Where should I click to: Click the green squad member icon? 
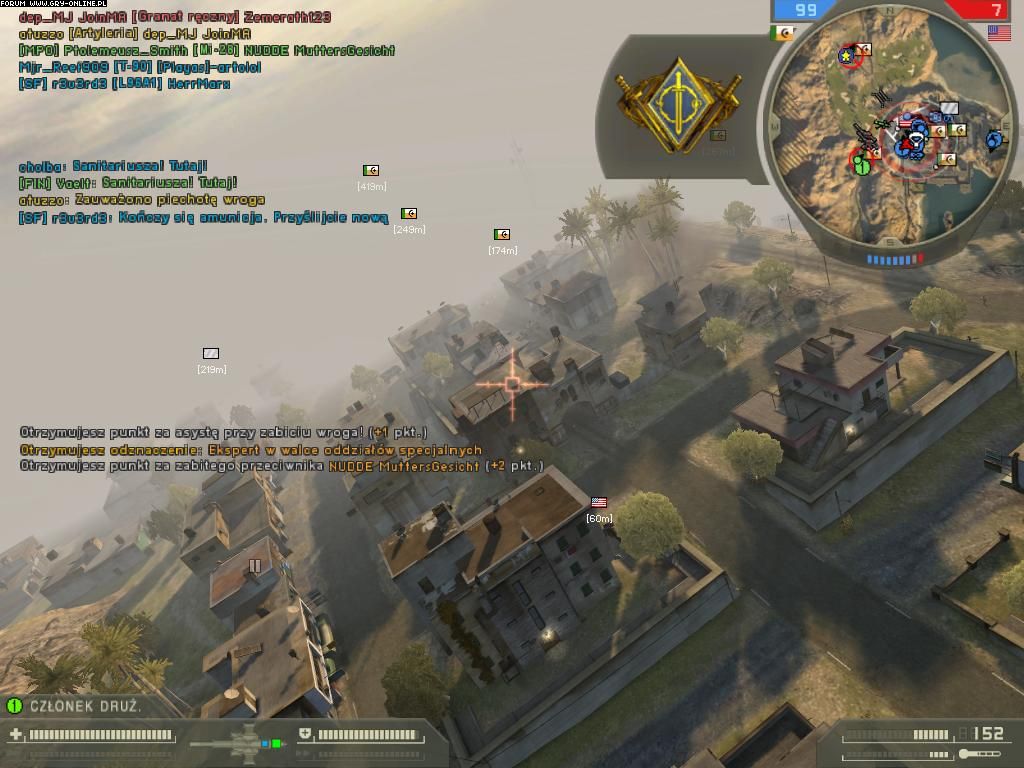(x=14, y=706)
